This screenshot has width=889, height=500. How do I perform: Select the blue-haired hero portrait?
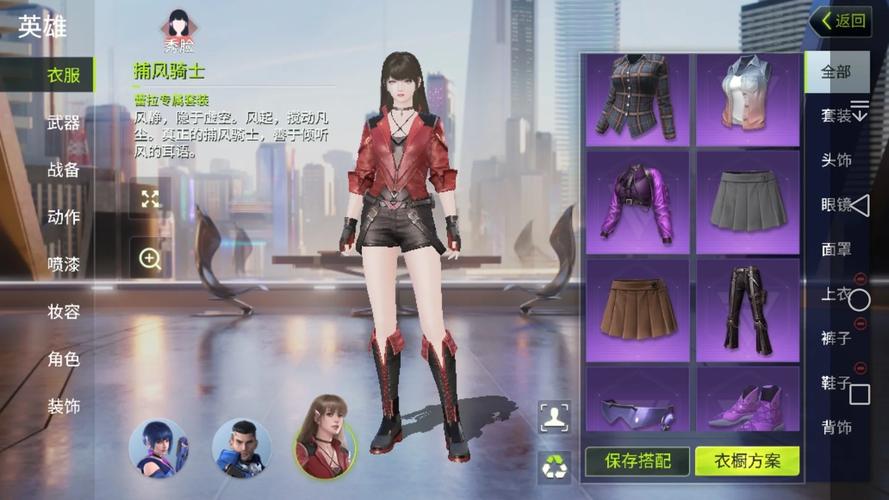pos(158,447)
